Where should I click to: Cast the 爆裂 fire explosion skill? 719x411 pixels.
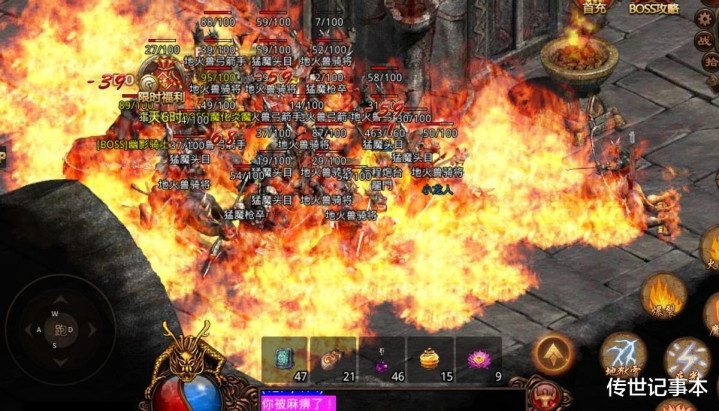click(x=662, y=295)
